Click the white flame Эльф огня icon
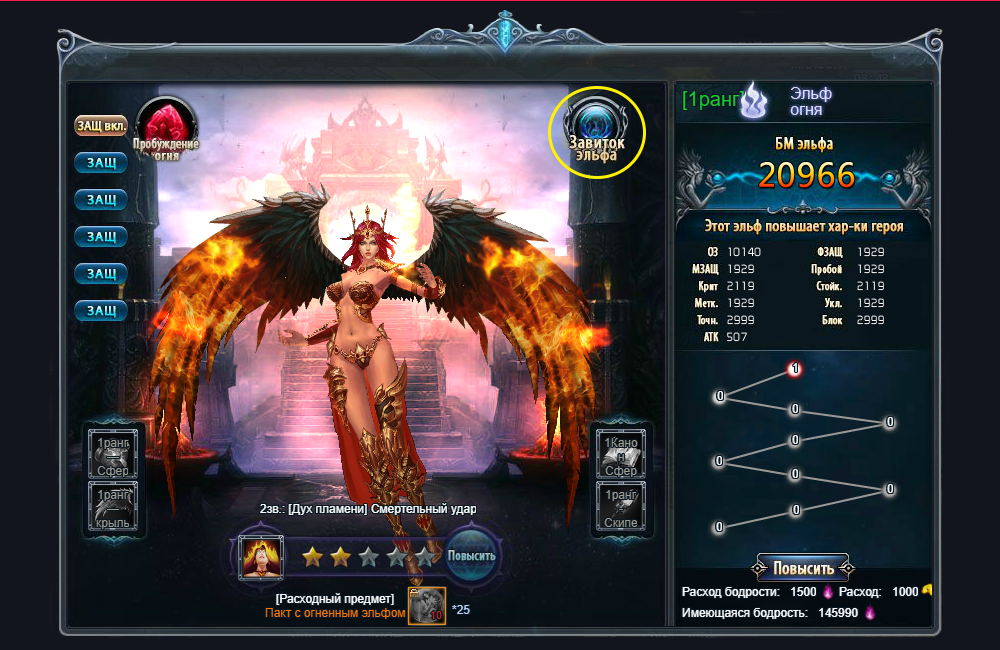 click(x=753, y=101)
